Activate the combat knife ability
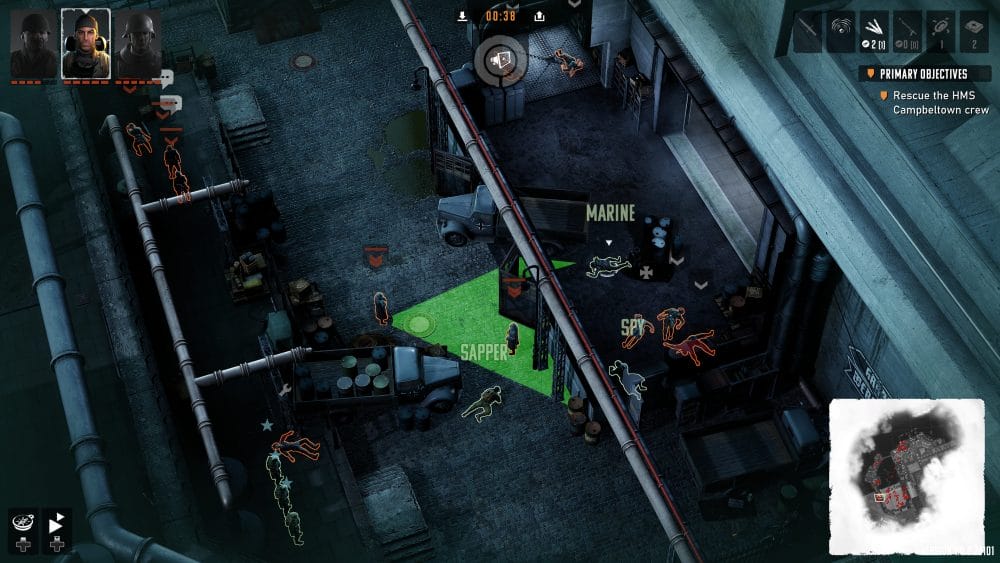The width and height of the screenshot is (1000, 563). pos(808,32)
